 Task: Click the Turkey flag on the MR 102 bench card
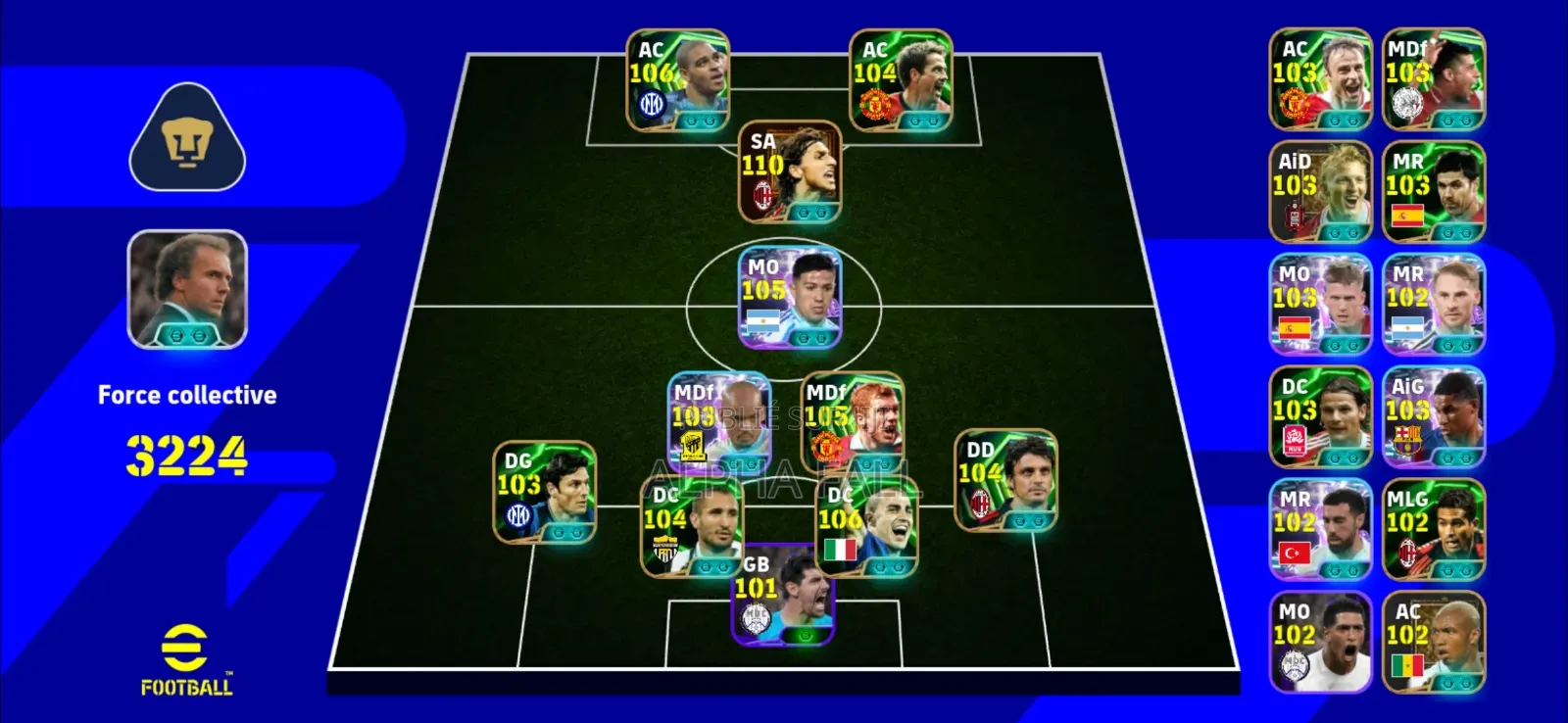[x=1296, y=552]
